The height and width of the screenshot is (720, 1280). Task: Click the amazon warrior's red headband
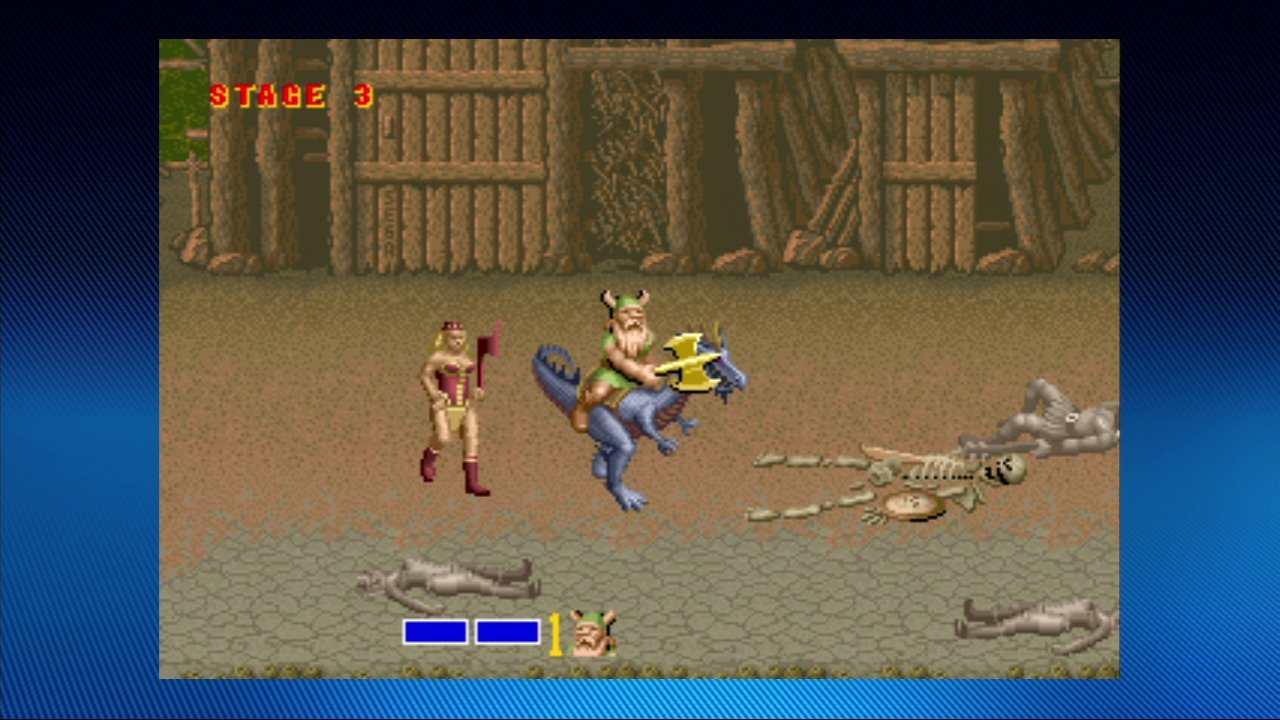point(455,325)
